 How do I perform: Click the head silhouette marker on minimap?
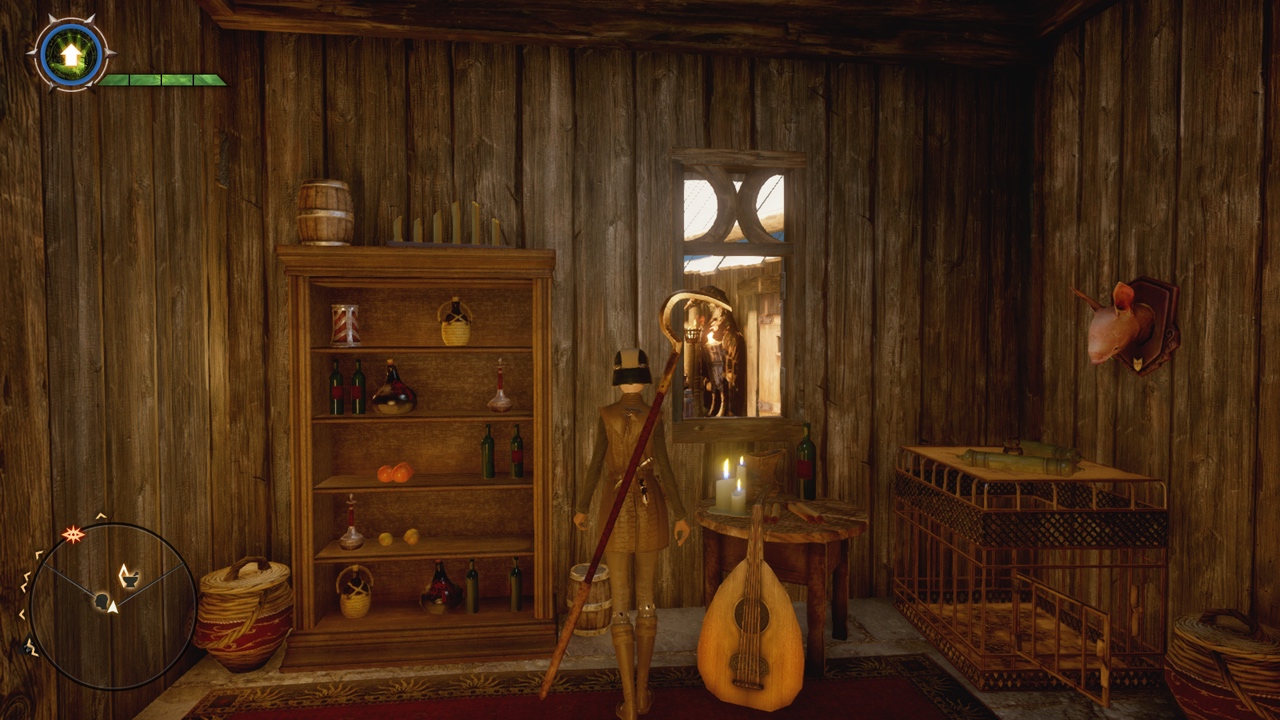point(101,600)
